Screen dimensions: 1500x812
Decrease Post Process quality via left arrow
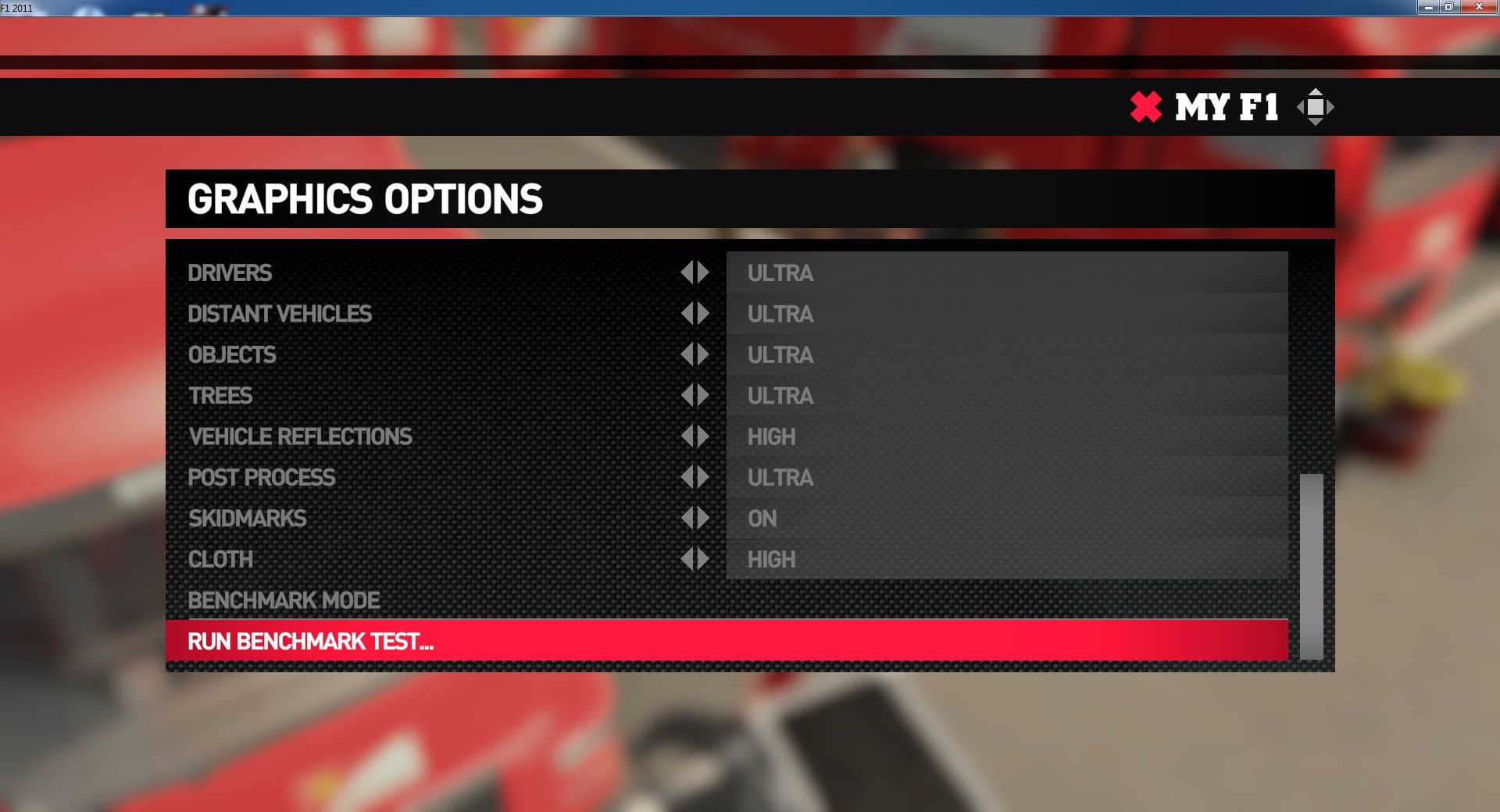coord(687,477)
